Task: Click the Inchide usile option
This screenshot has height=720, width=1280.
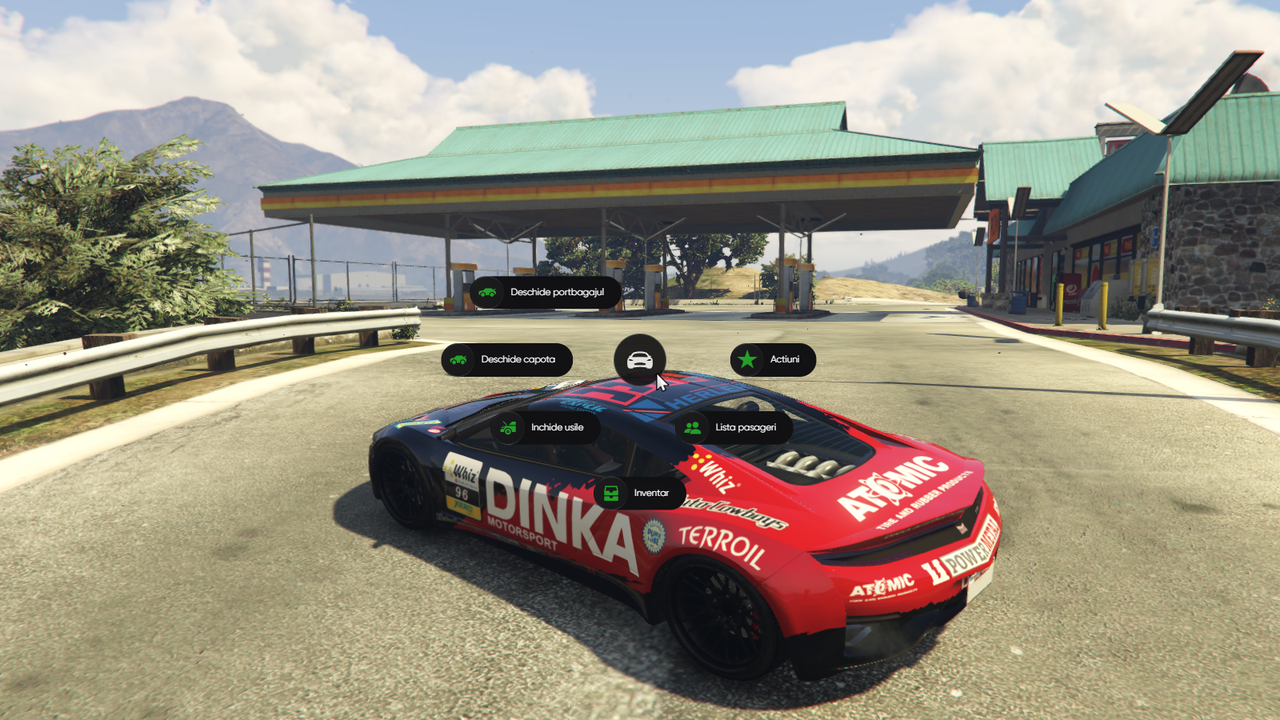Action: coord(545,428)
